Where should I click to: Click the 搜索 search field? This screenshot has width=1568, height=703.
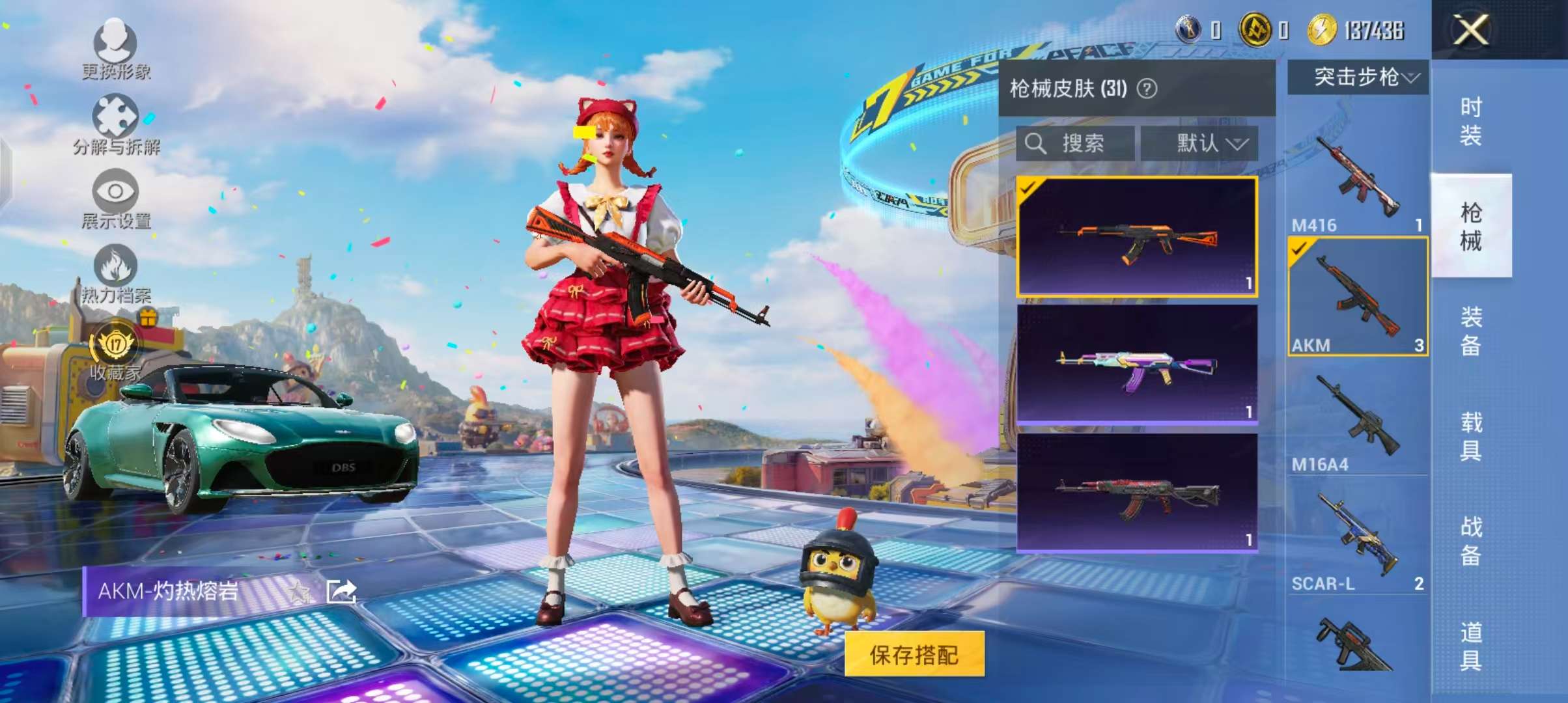point(1074,143)
